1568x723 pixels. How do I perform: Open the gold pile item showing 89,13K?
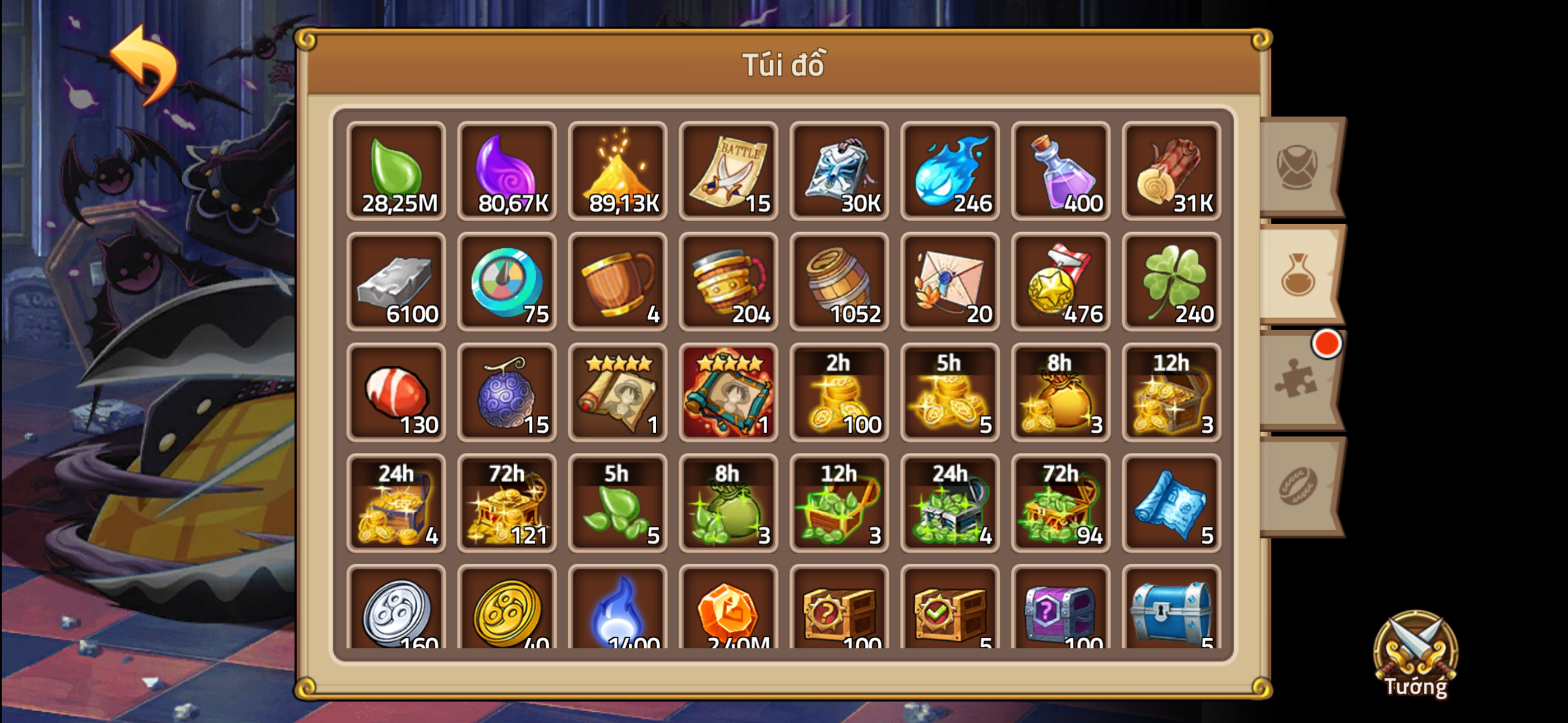pos(617,172)
